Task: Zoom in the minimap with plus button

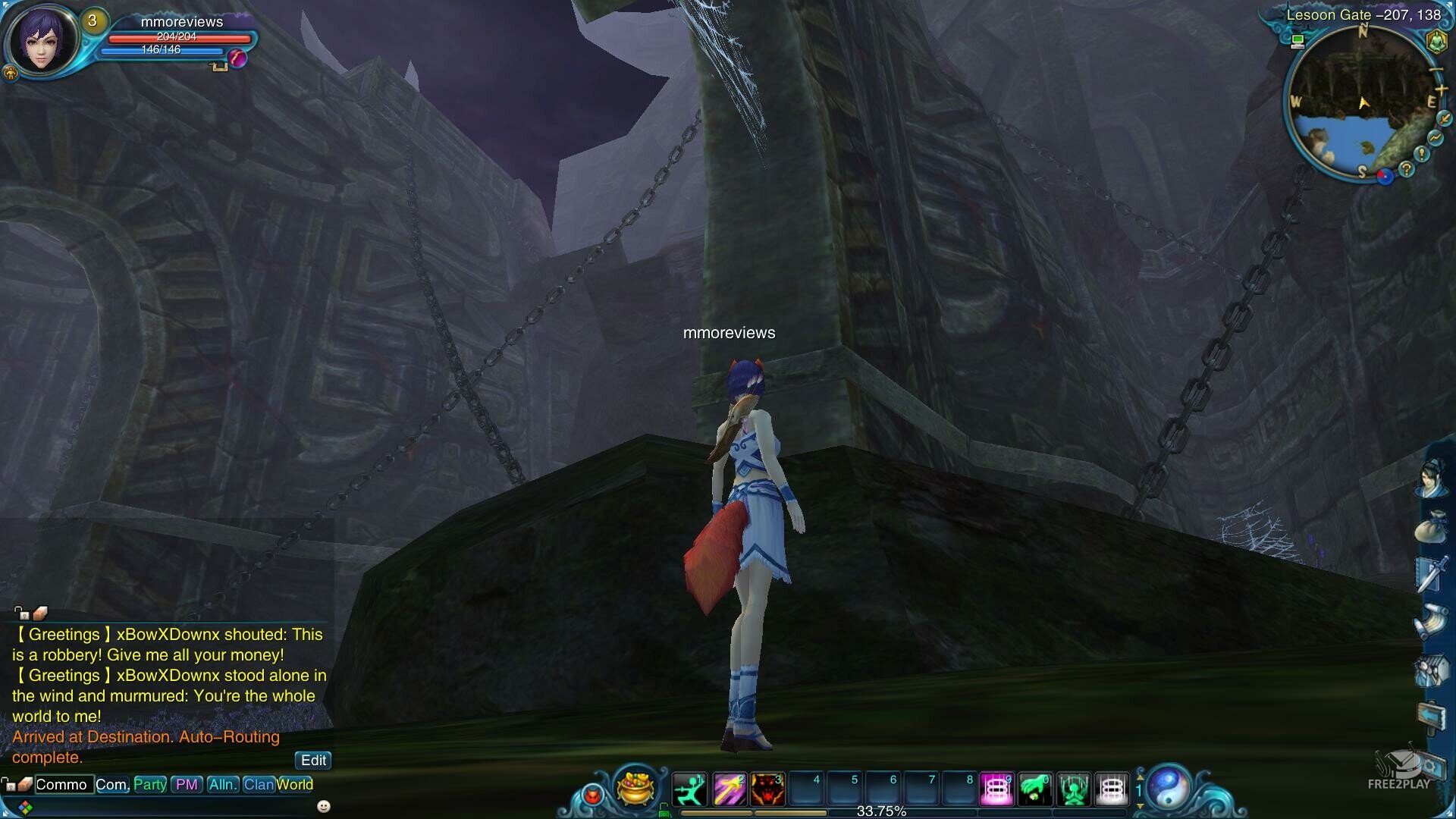Action: point(1441,90)
